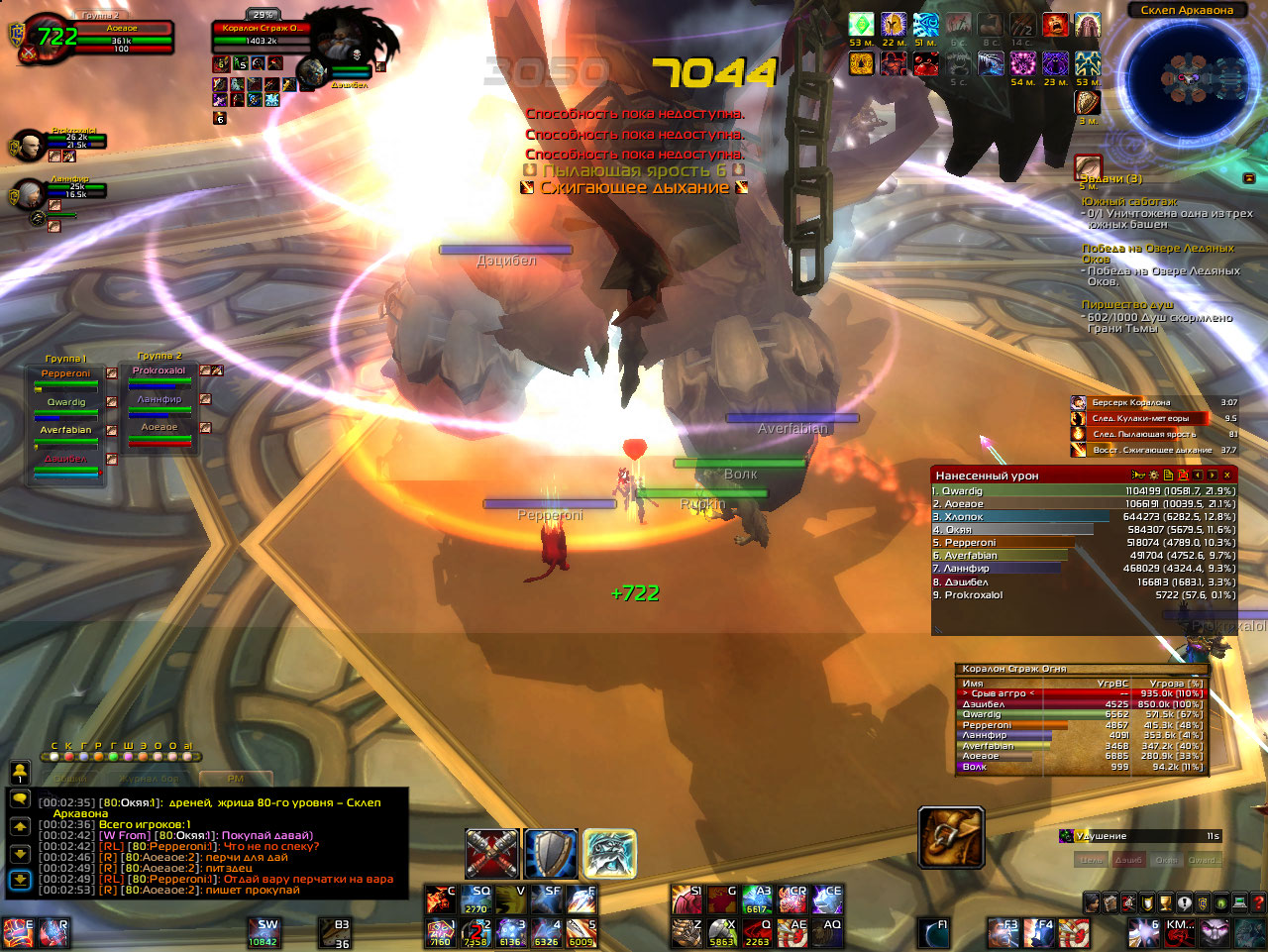Viewport: 1268px width, 952px height.
Task: Switch to the Общий chat tab
Action: pyautogui.click(x=71, y=779)
